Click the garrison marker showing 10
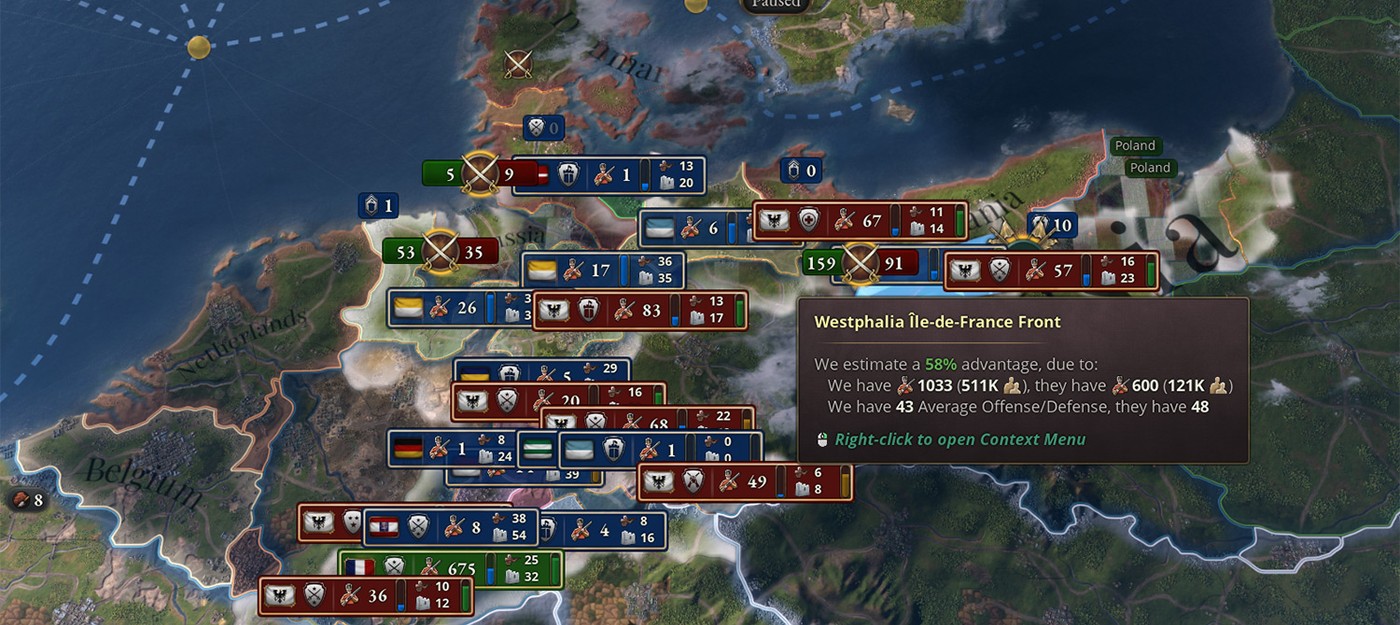The image size is (1400, 625). pos(1051,225)
